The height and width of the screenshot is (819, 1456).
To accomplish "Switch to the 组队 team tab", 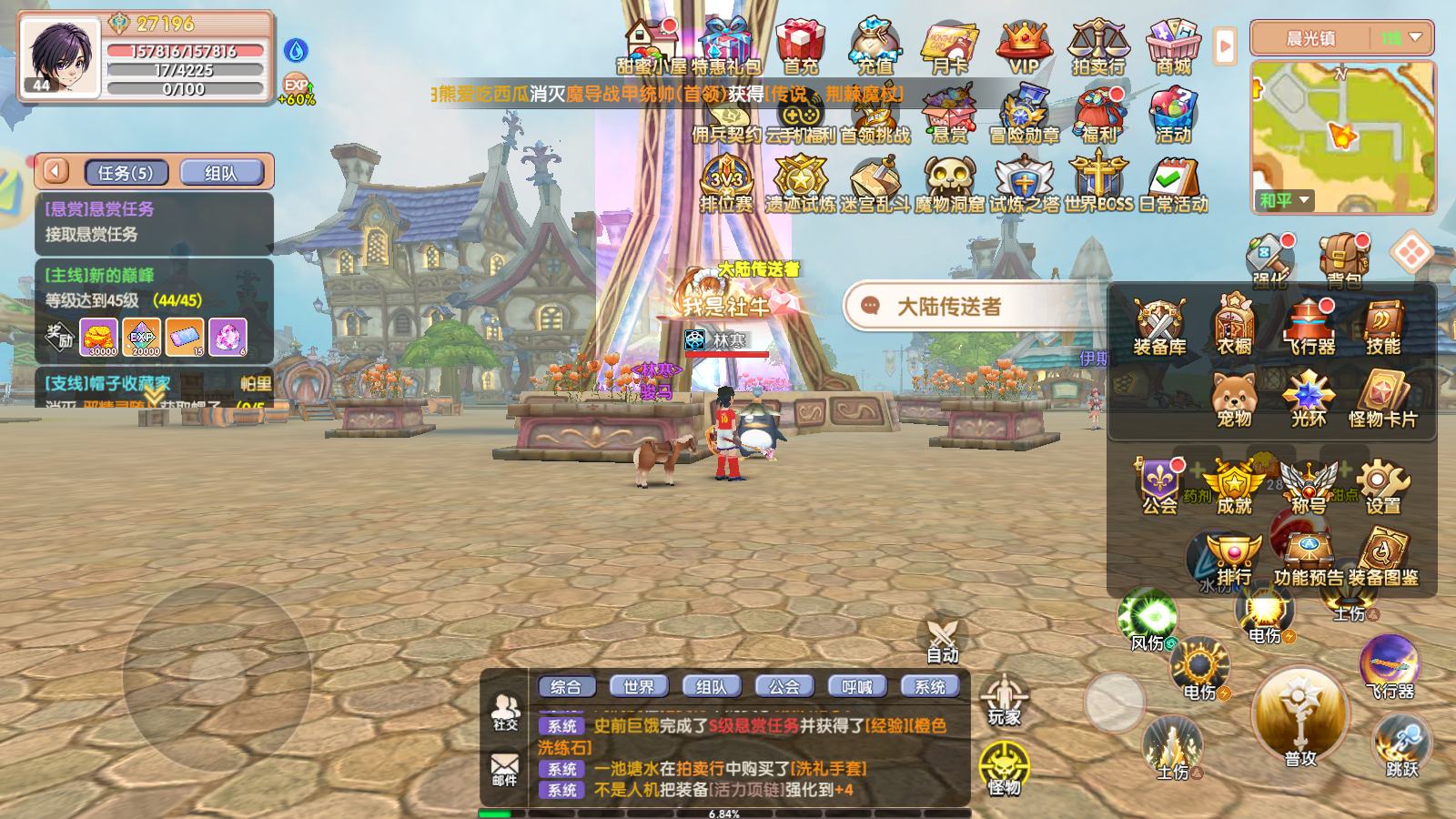I will click(x=711, y=686).
